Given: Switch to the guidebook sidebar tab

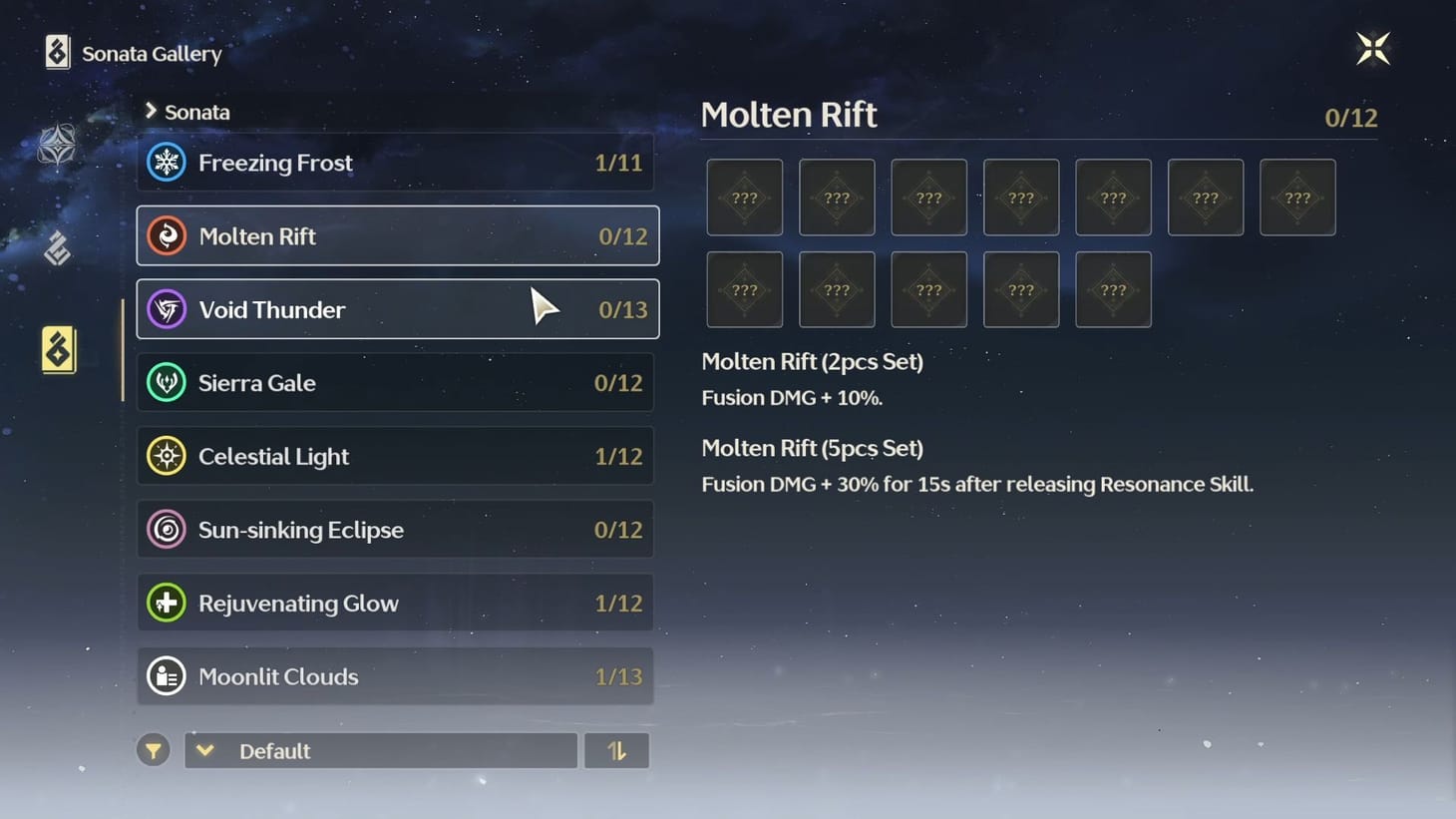Looking at the screenshot, I should (57, 247).
